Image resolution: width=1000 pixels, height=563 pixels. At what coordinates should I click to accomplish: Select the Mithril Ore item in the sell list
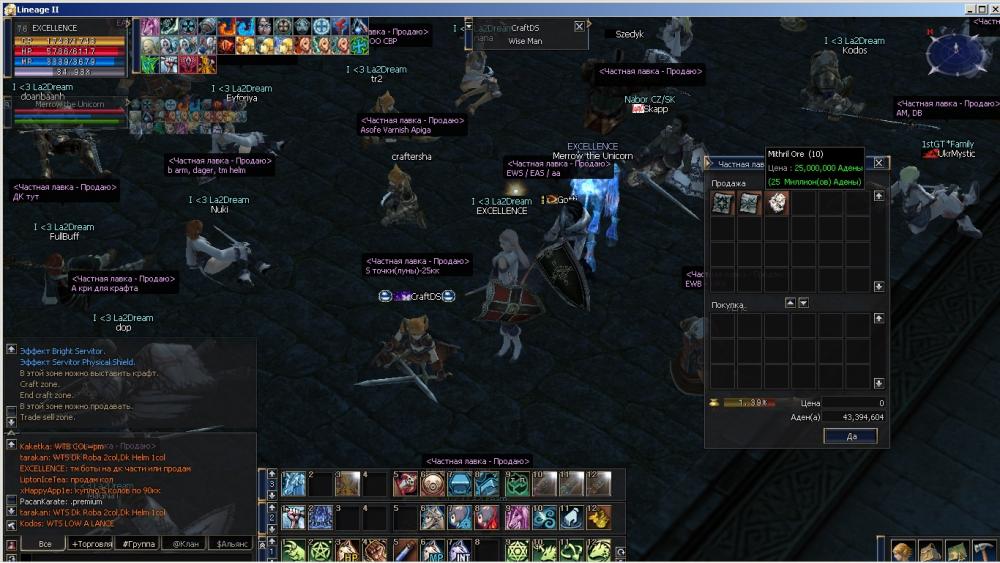(777, 203)
